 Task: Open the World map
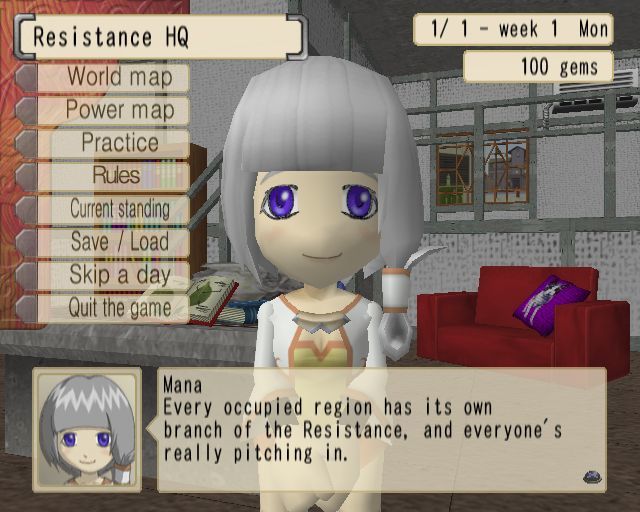pyautogui.click(x=119, y=77)
